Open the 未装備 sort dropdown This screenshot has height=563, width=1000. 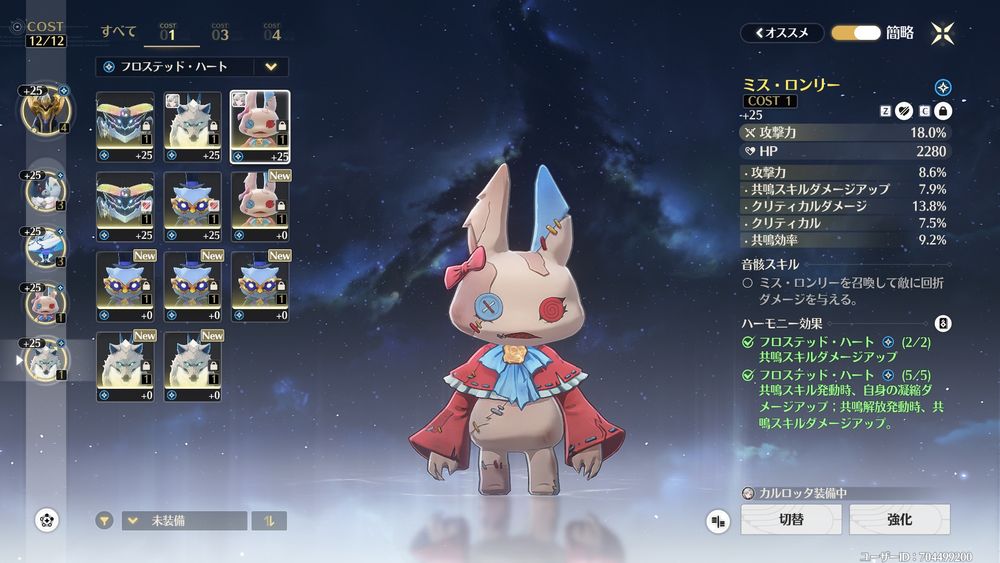tap(184, 521)
